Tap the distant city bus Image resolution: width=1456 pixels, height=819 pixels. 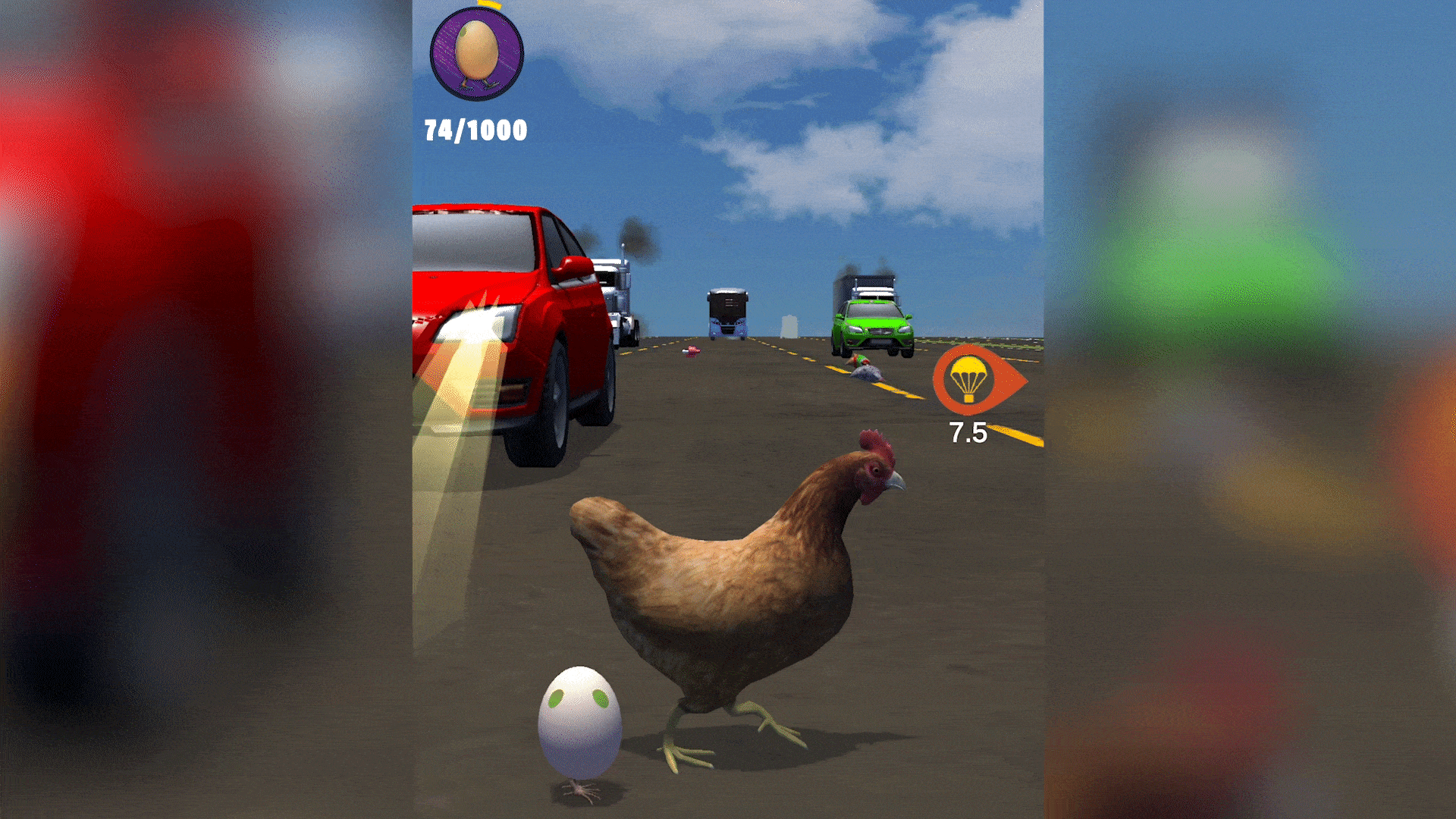click(x=726, y=312)
